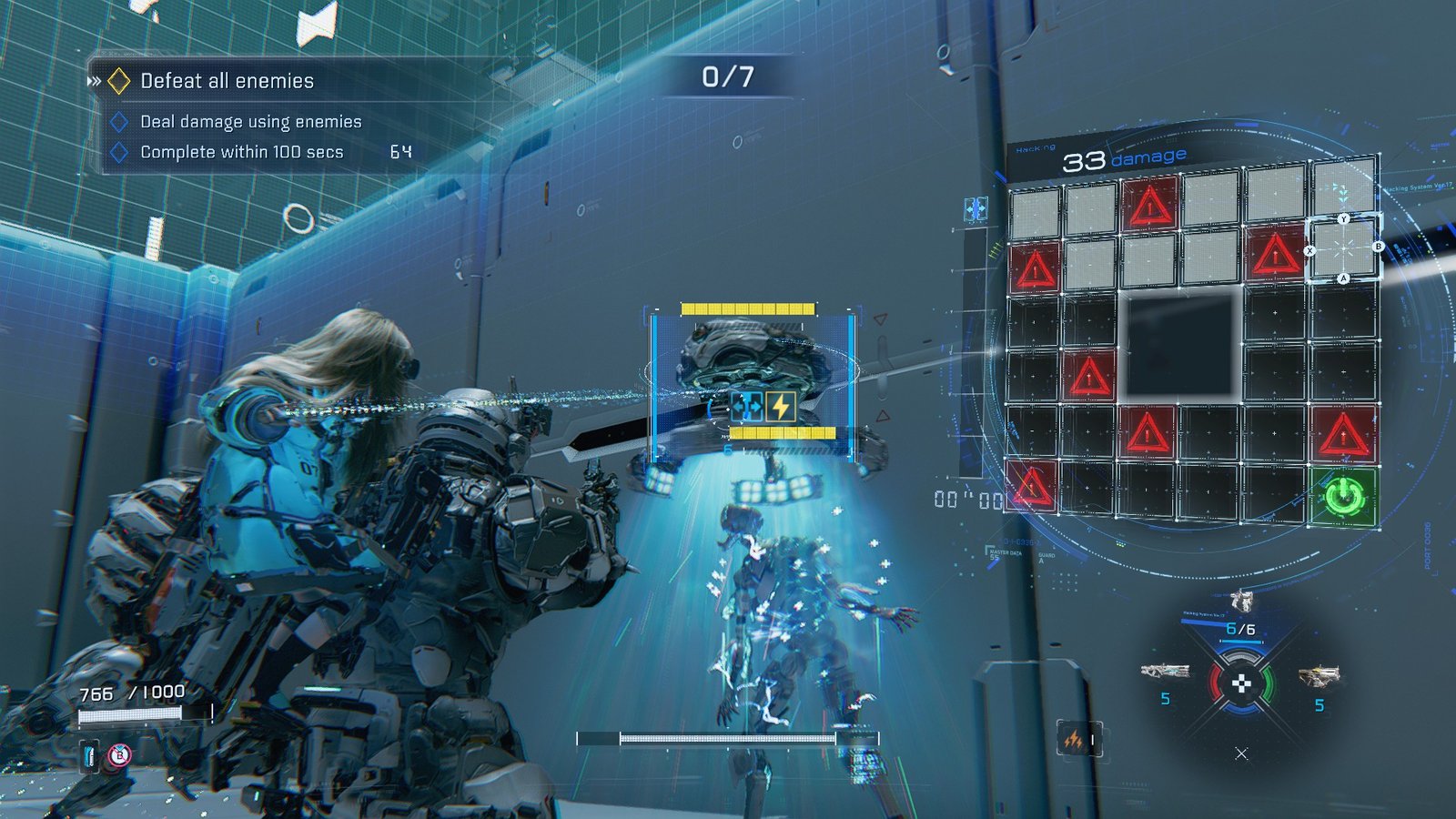1456x819 pixels.
Task: Select the warning tile in the top row
Action: pyautogui.click(x=1150, y=205)
